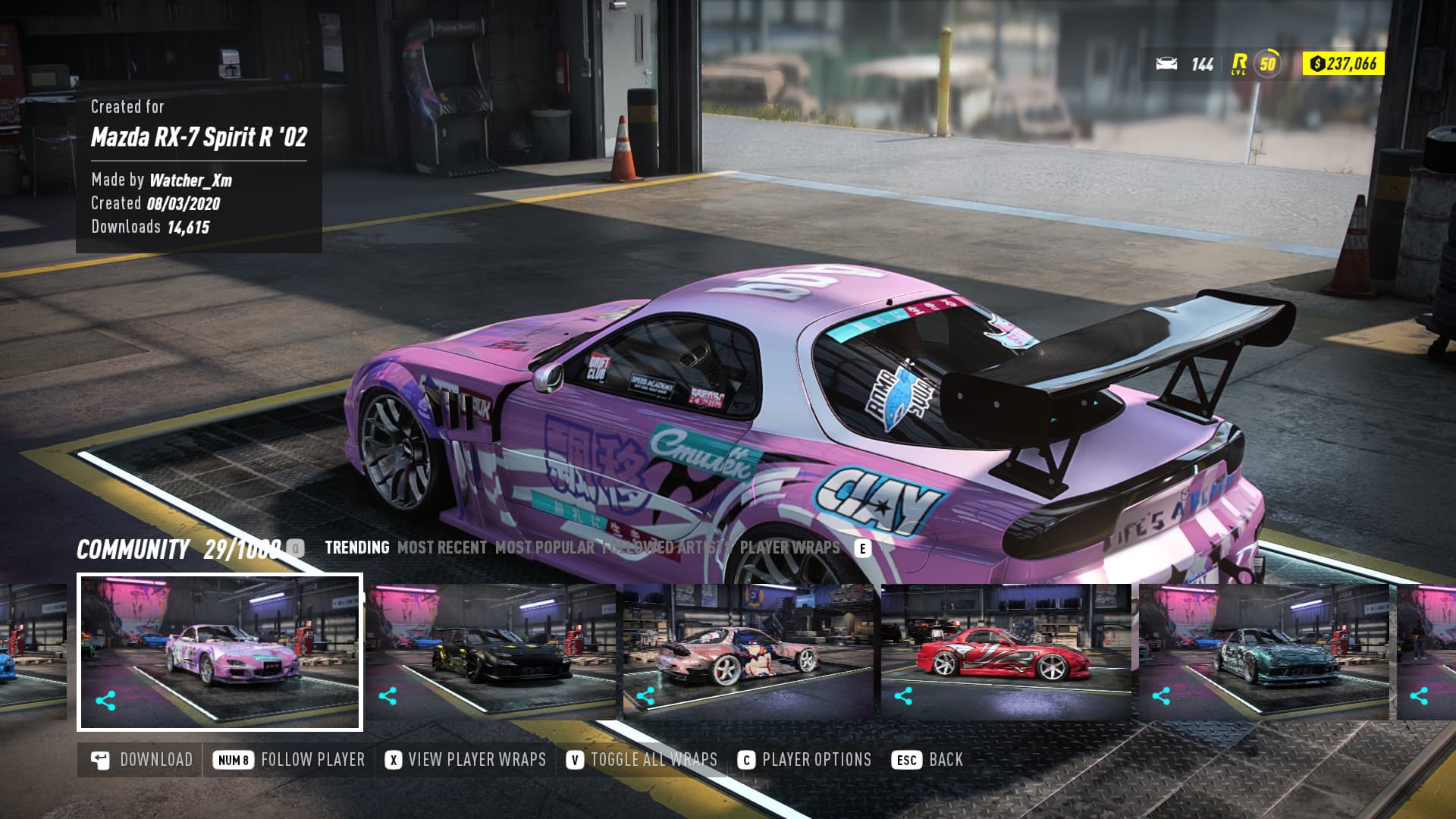This screenshot has height=819, width=1456.
Task: Pick the red and silver wrap thumbnail
Action: 1005,652
